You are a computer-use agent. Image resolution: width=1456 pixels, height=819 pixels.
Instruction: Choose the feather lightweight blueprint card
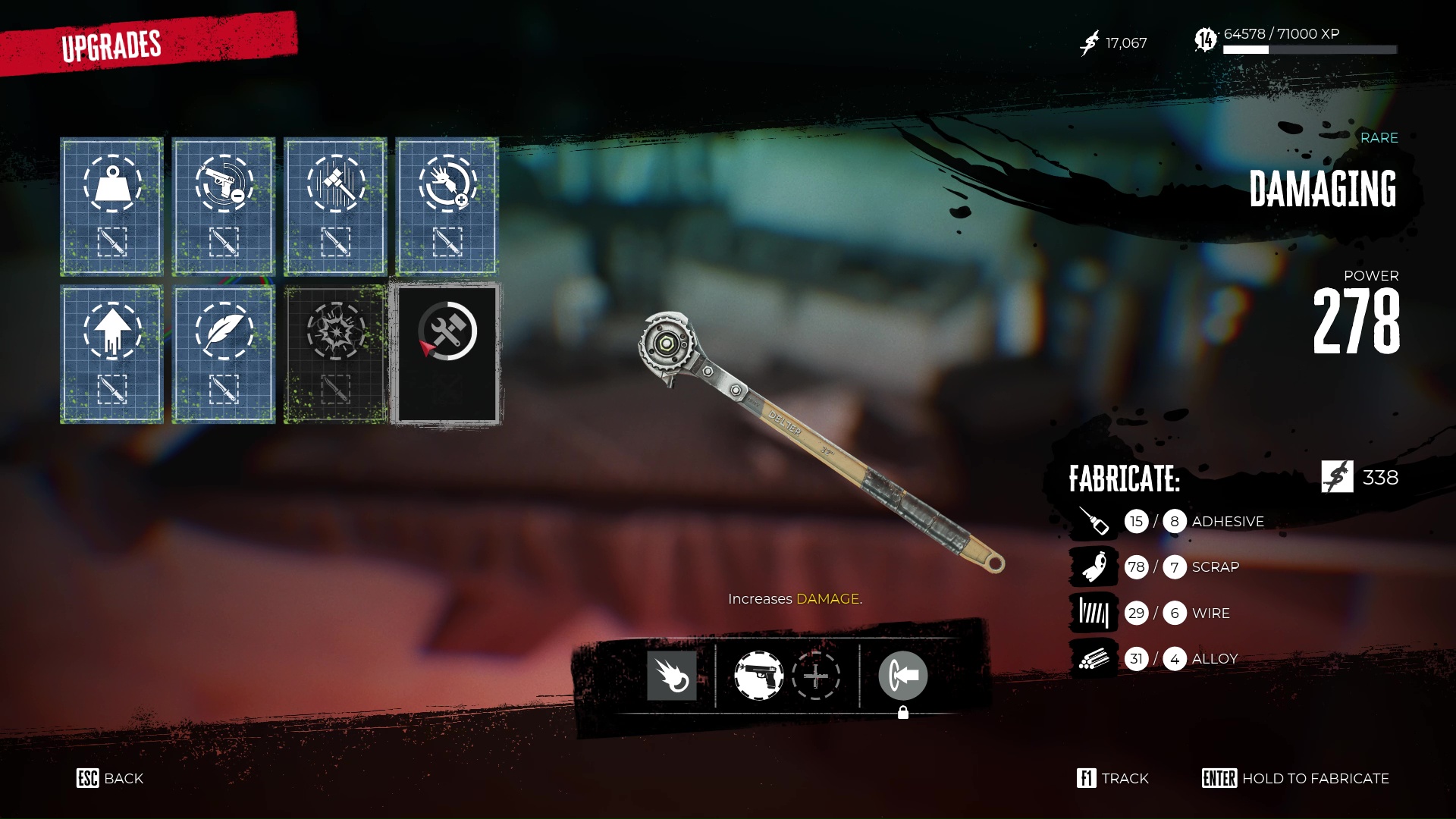tap(224, 354)
